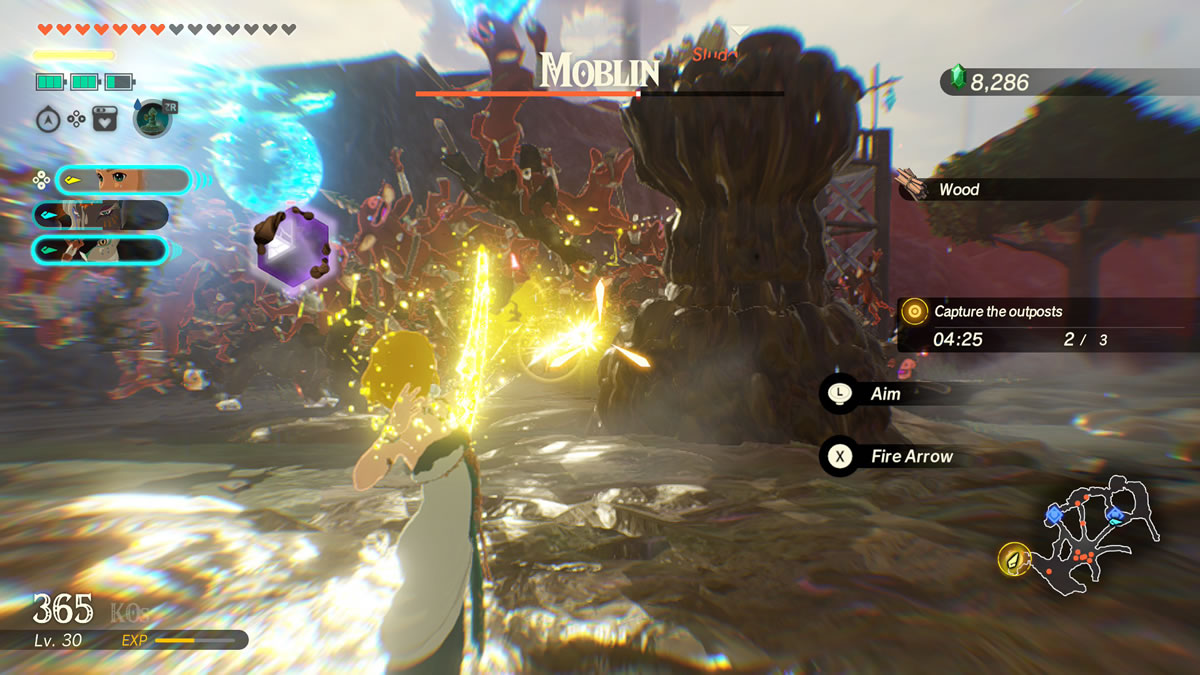This screenshot has width=1200, height=675.
Task: Click the green rupee counter icon
Action: (x=958, y=80)
